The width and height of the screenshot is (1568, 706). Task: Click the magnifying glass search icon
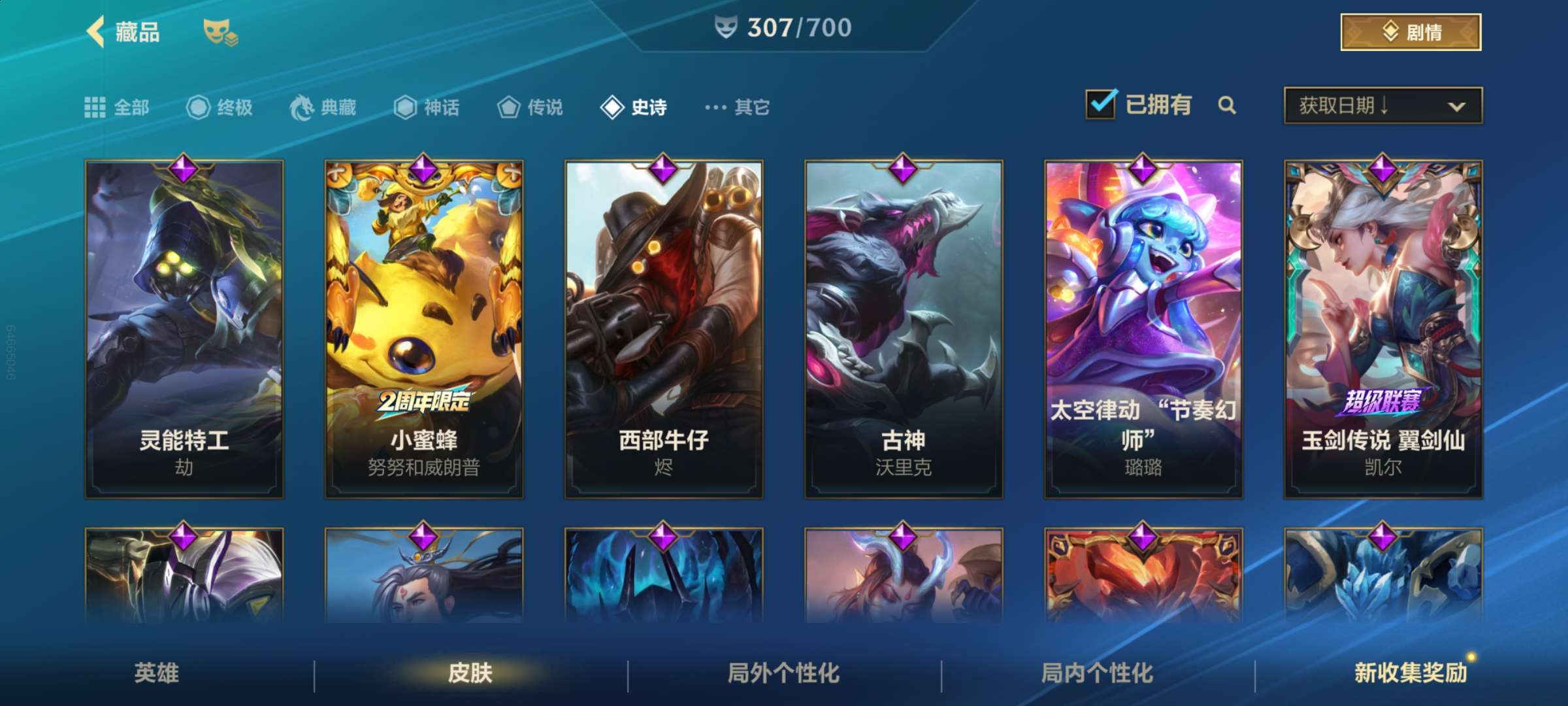1227,105
